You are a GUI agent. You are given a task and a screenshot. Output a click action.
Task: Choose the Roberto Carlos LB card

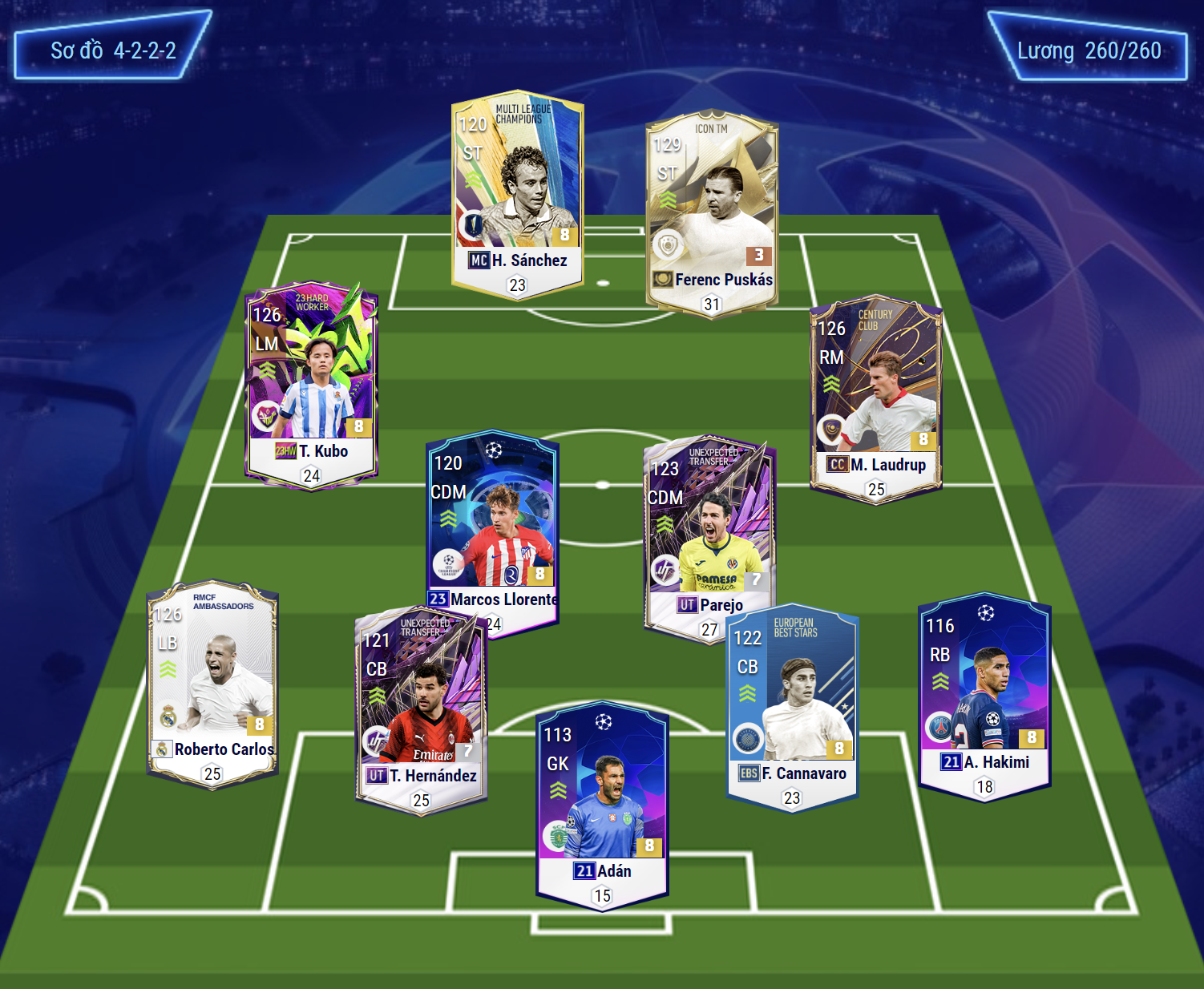click(x=212, y=683)
